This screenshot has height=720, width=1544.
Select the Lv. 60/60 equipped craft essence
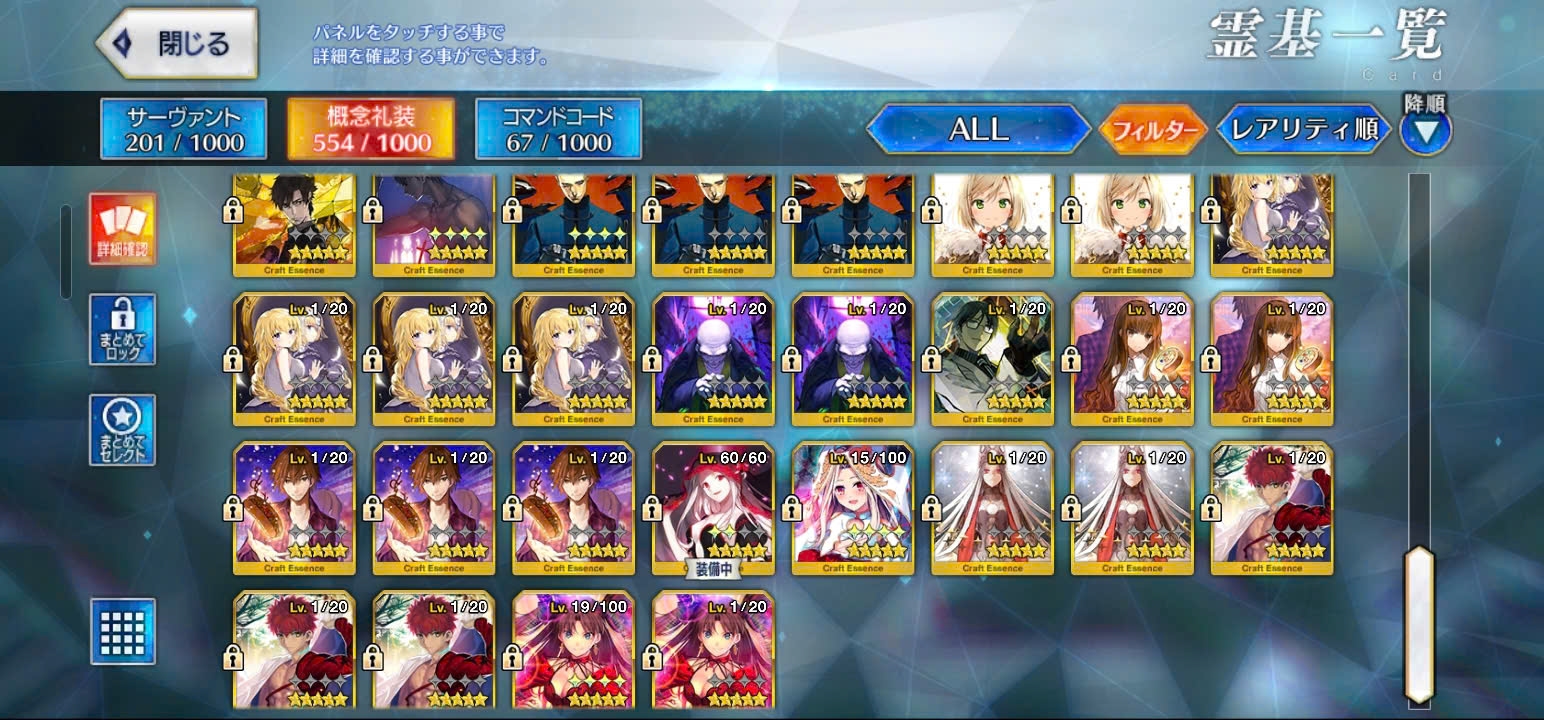[713, 508]
